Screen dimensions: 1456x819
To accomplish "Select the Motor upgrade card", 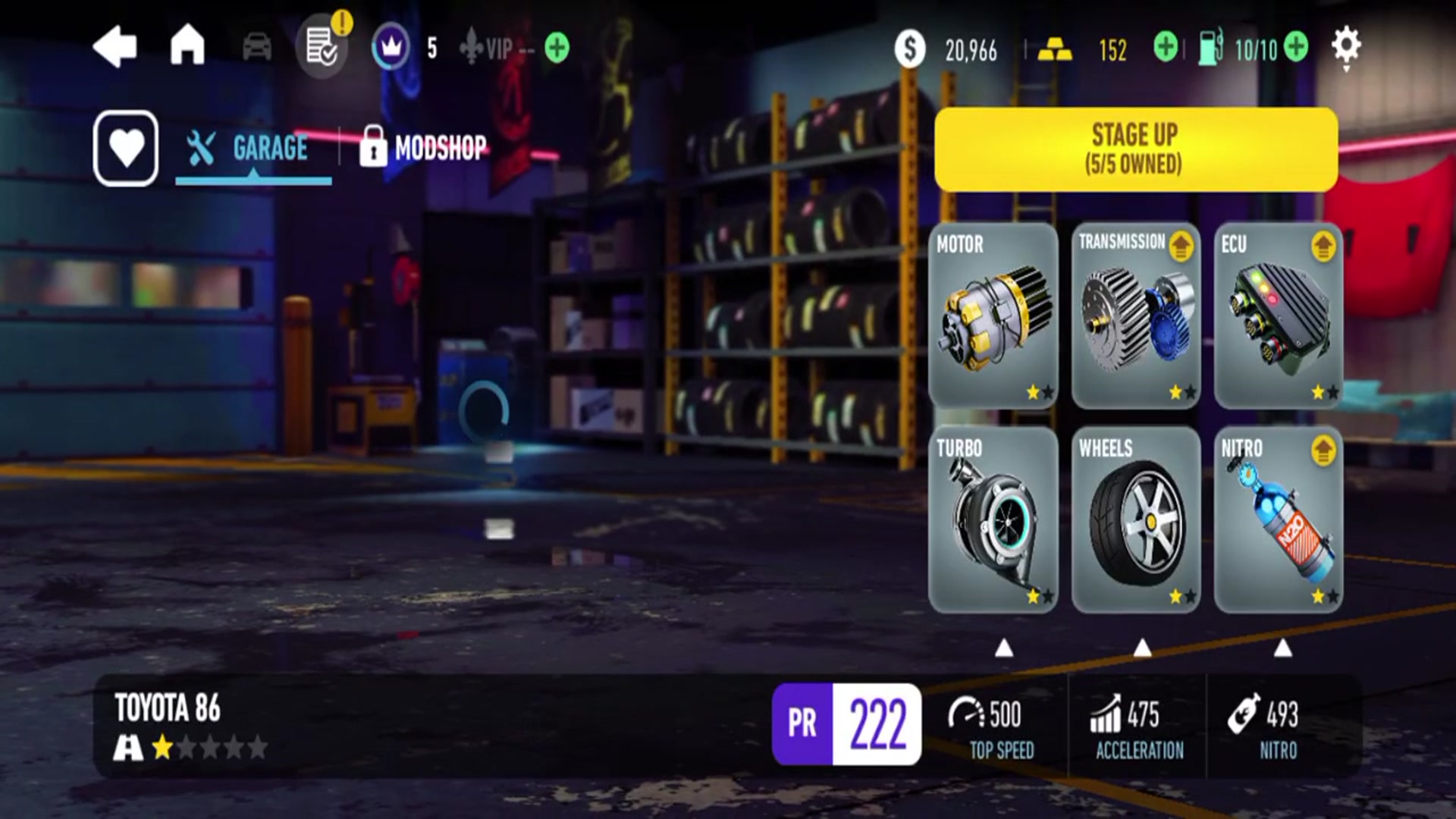I will click(x=993, y=315).
